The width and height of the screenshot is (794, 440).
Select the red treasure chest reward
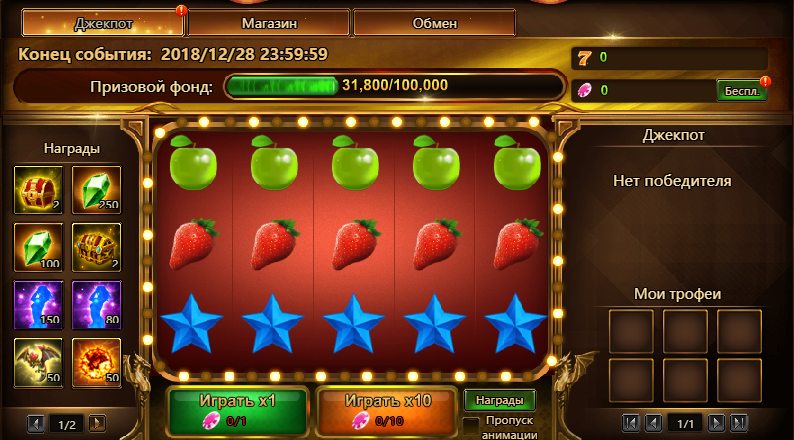[x=39, y=190]
